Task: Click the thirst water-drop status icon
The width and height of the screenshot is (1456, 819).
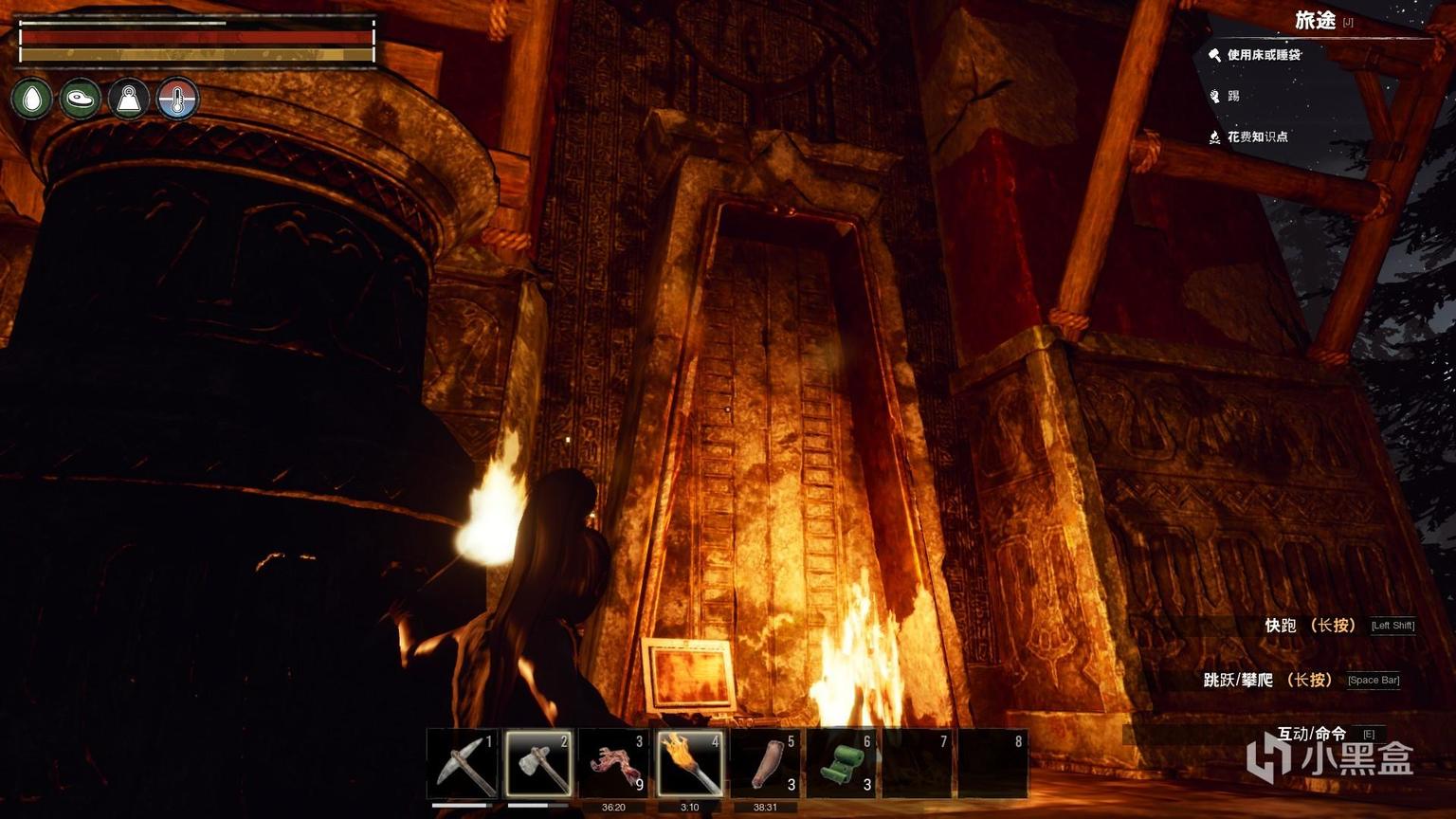Action: click(32, 99)
